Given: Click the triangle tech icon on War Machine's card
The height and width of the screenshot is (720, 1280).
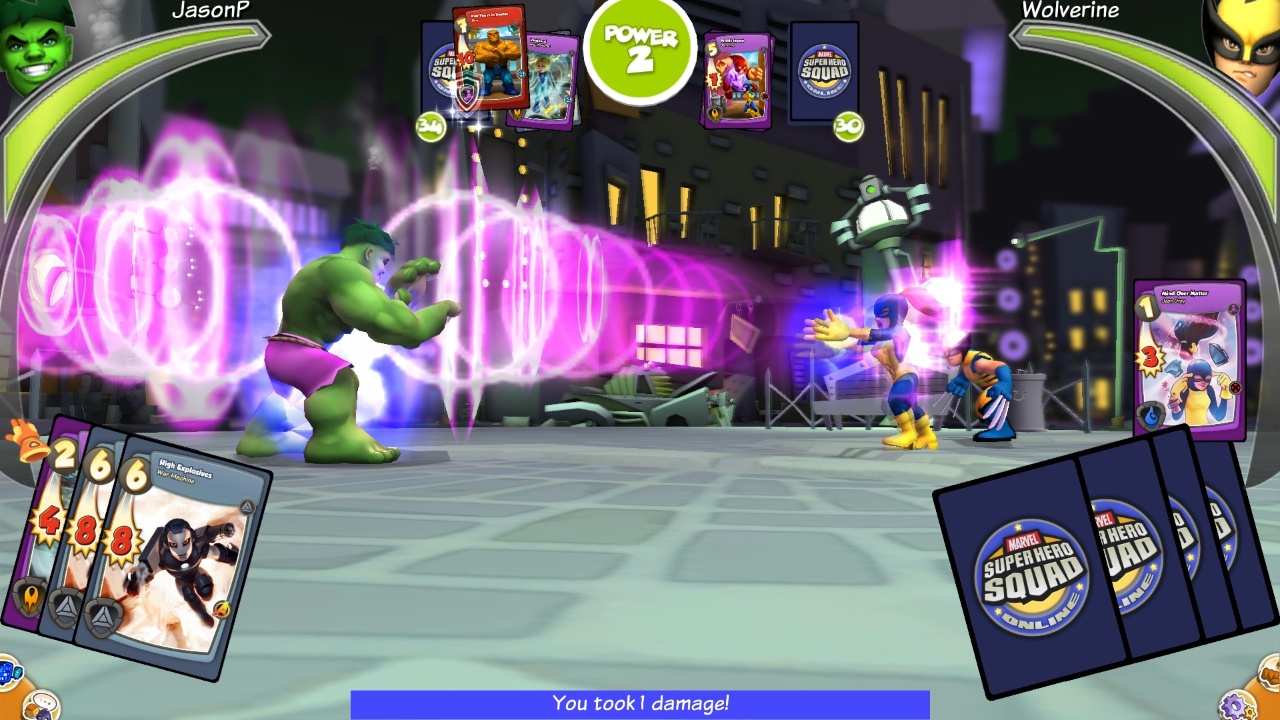Looking at the screenshot, I should click(246, 506).
